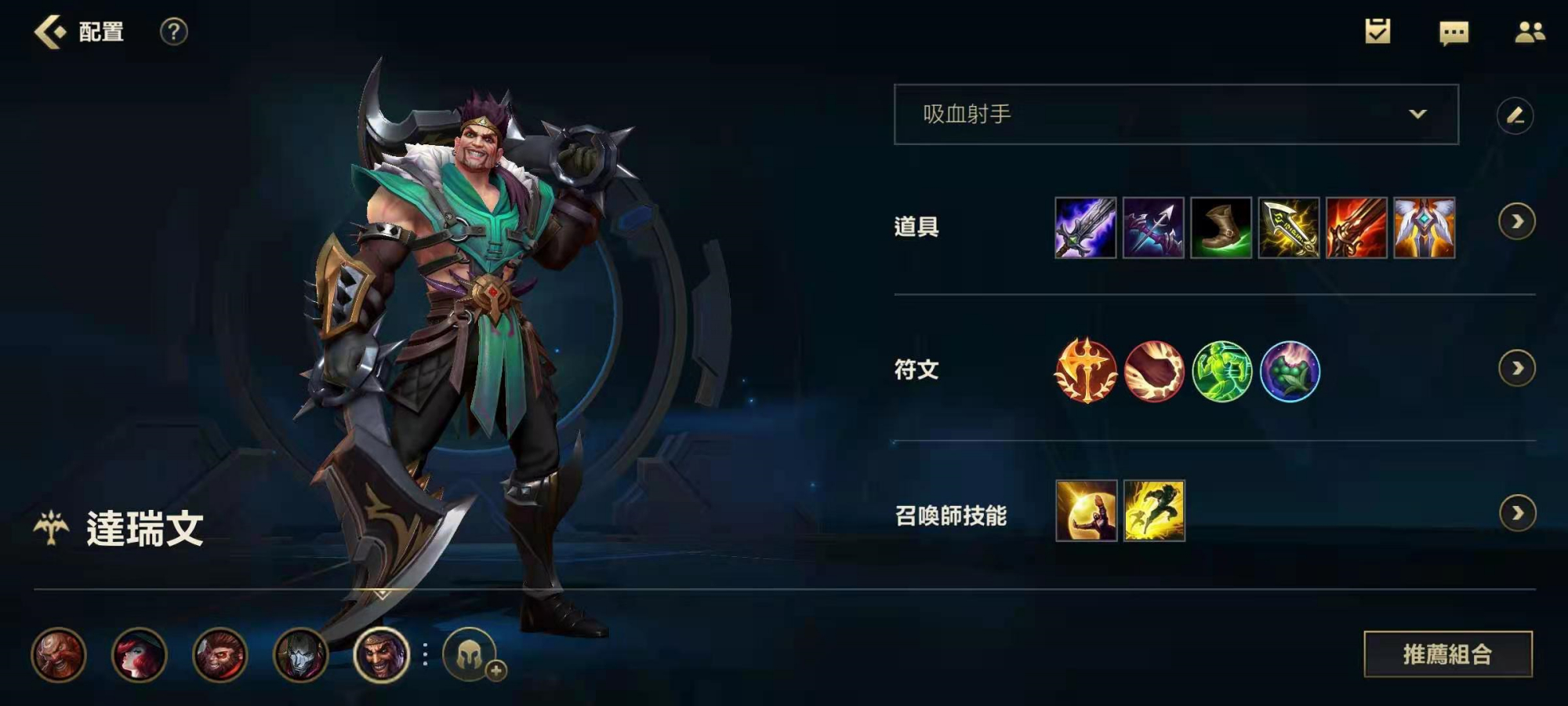Image resolution: width=1568 pixels, height=706 pixels.
Task: Add a champion with the helmet plus button
Action: (471, 654)
